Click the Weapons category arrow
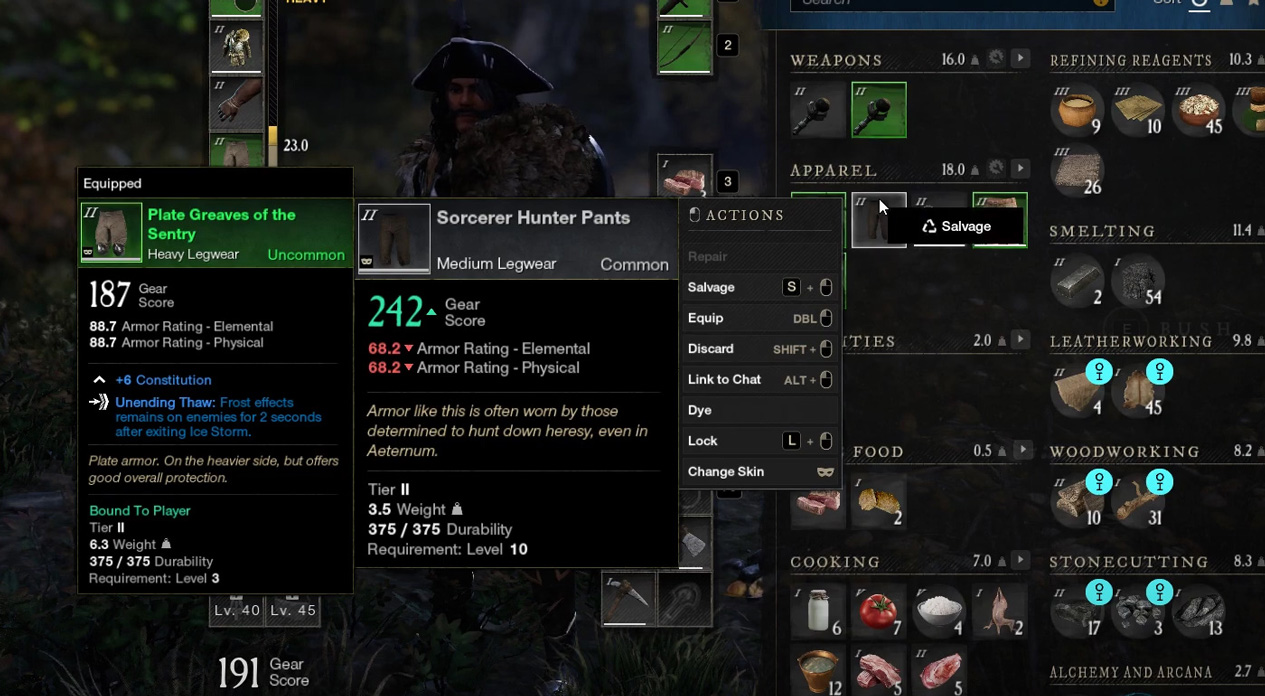Screen dimensions: 1265x696 1020,59
